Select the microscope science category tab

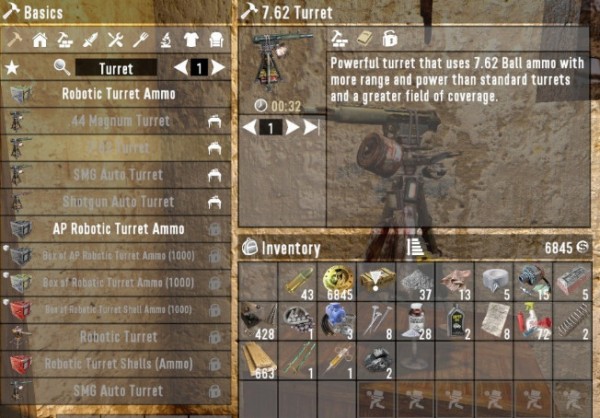[x=165, y=40]
